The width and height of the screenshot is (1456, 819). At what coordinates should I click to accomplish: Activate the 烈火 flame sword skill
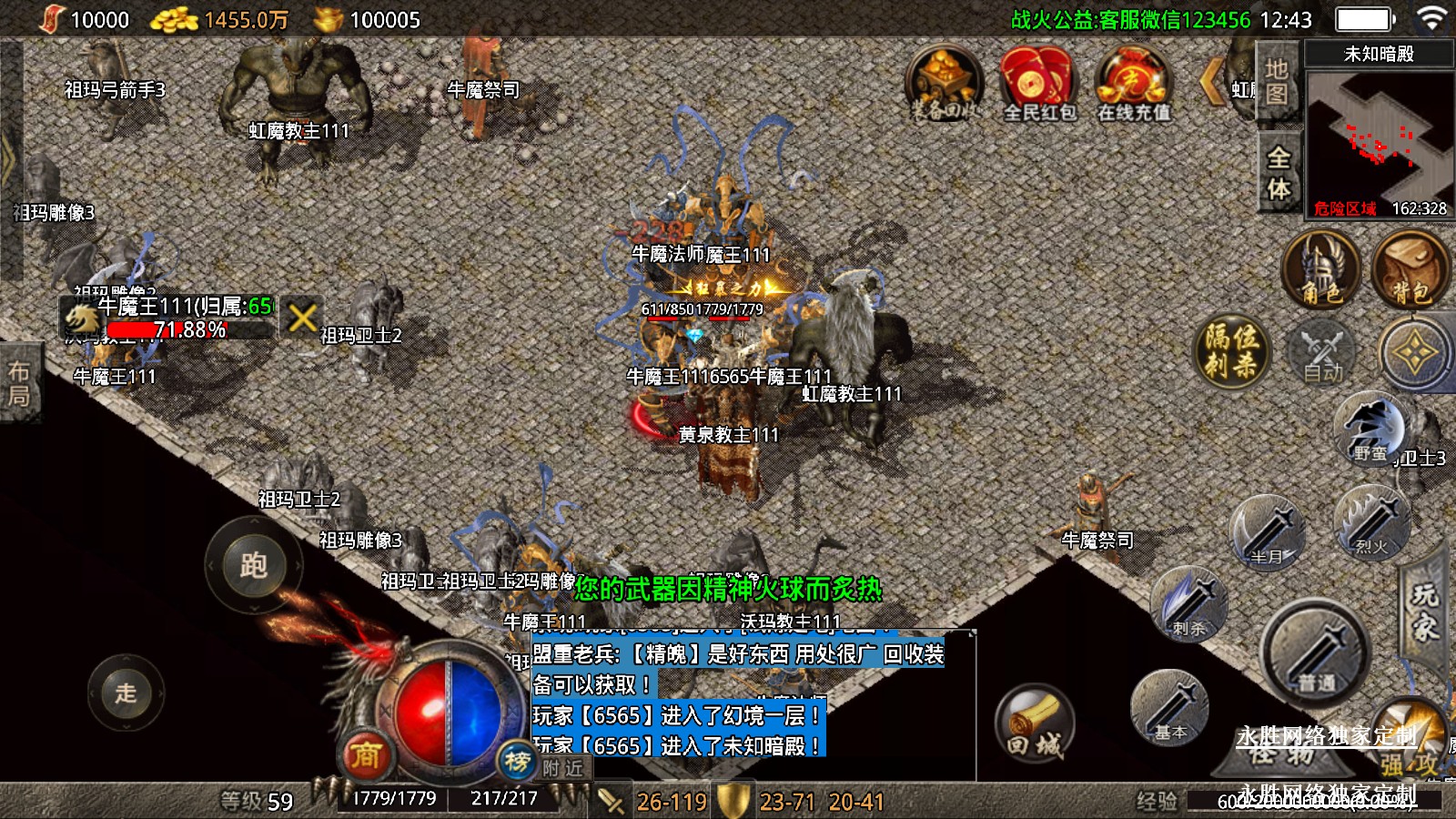tap(1370, 521)
